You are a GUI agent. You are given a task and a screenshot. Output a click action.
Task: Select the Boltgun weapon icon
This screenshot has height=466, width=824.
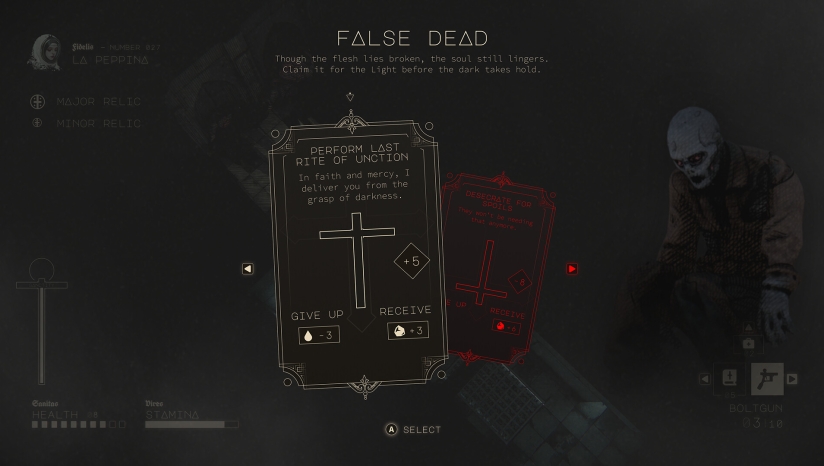[x=767, y=379]
